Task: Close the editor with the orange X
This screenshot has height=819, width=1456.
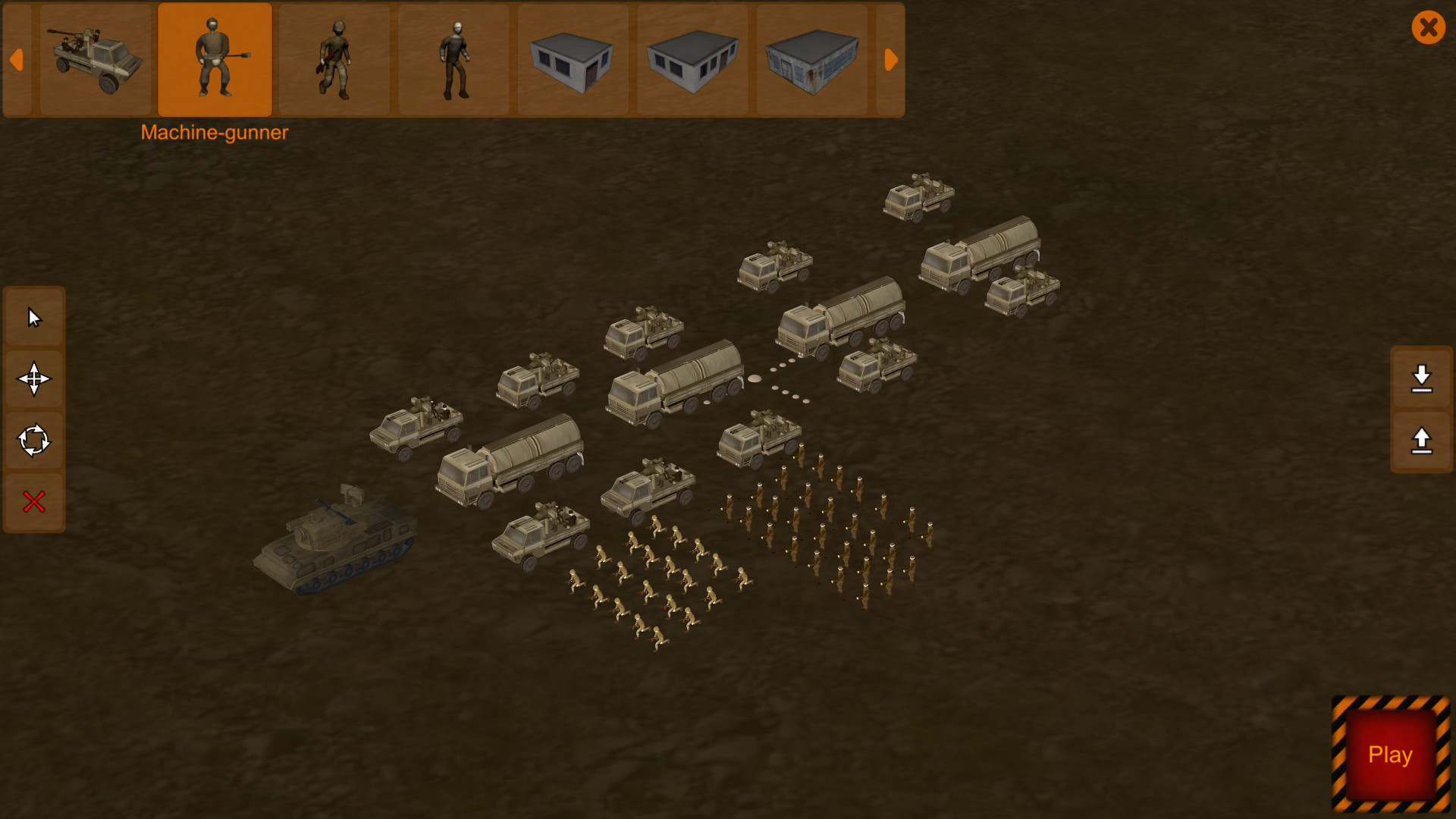Action: (x=1428, y=28)
